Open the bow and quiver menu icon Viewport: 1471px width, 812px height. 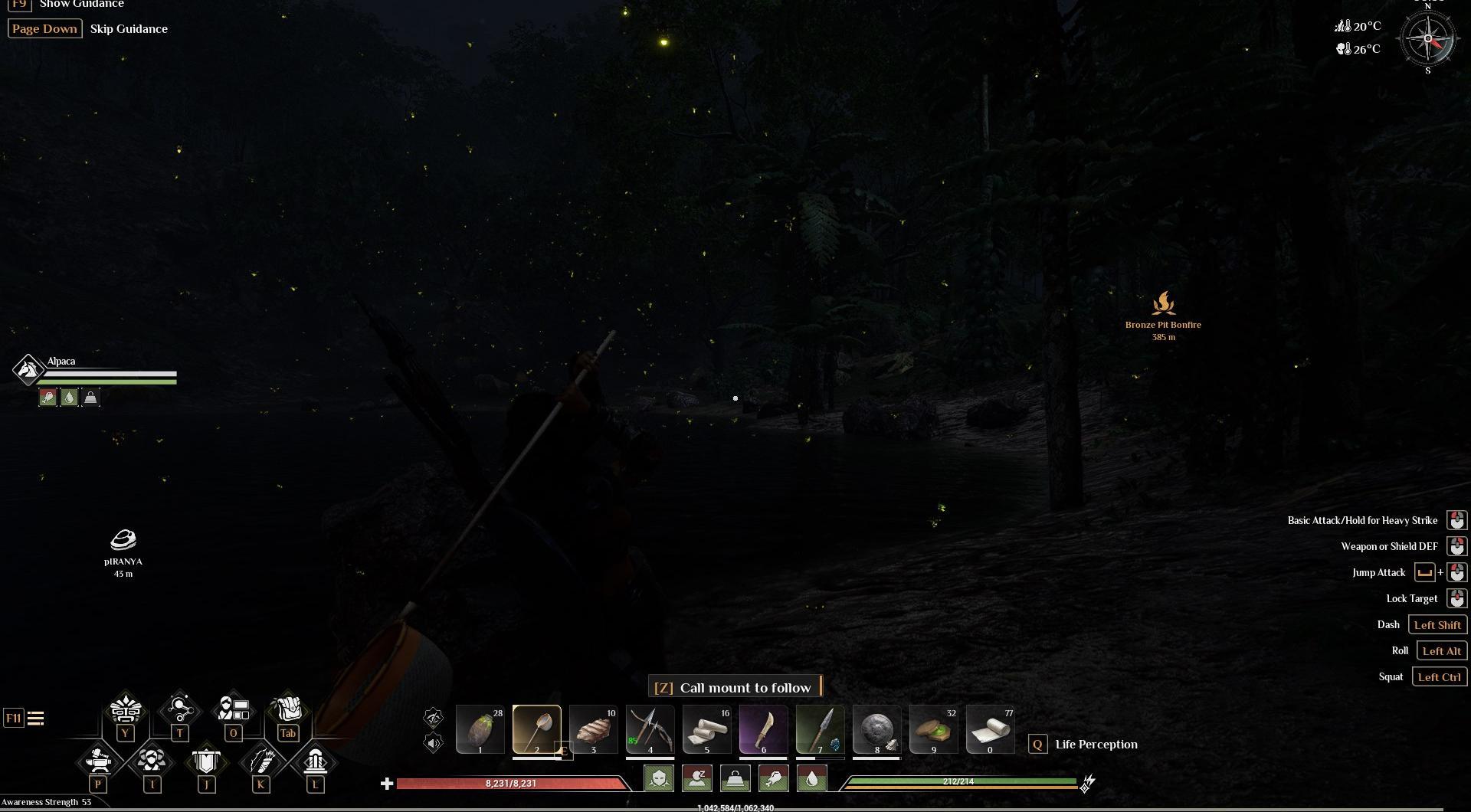tap(260, 761)
